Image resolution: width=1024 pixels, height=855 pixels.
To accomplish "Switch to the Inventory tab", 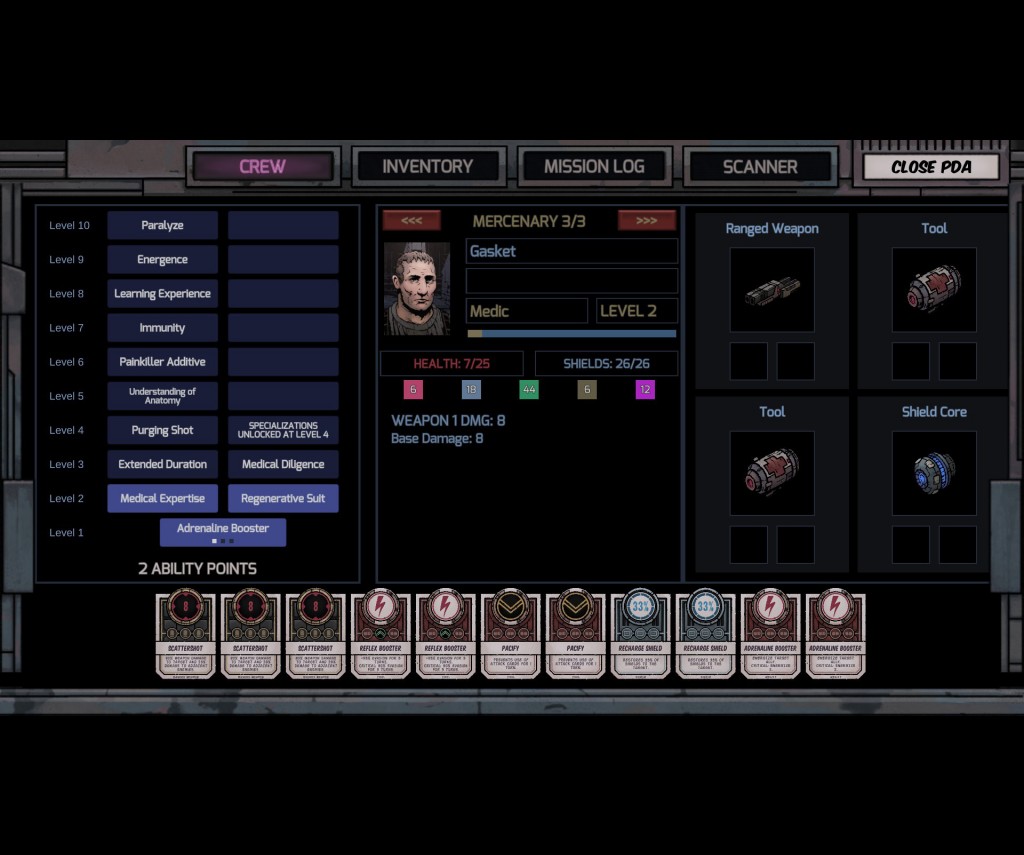I will [x=427, y=167].
